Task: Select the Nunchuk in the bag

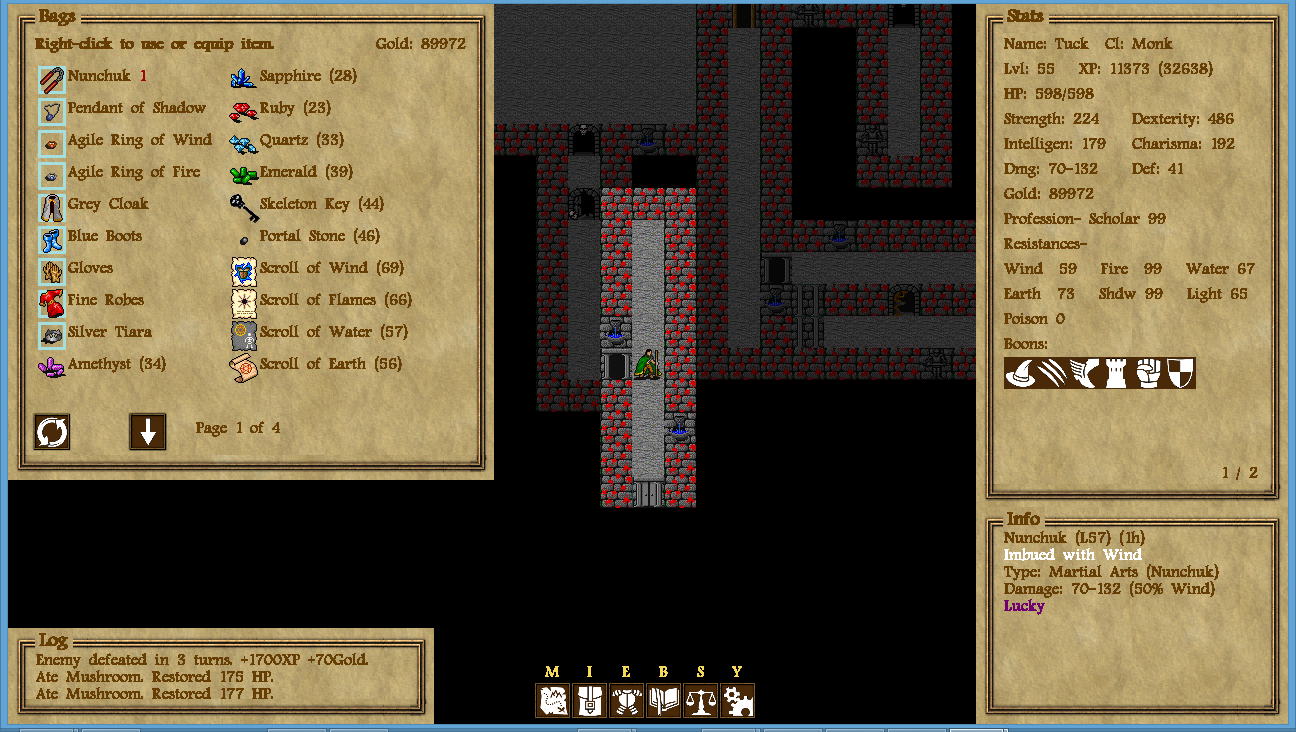Action: (98, 76)
